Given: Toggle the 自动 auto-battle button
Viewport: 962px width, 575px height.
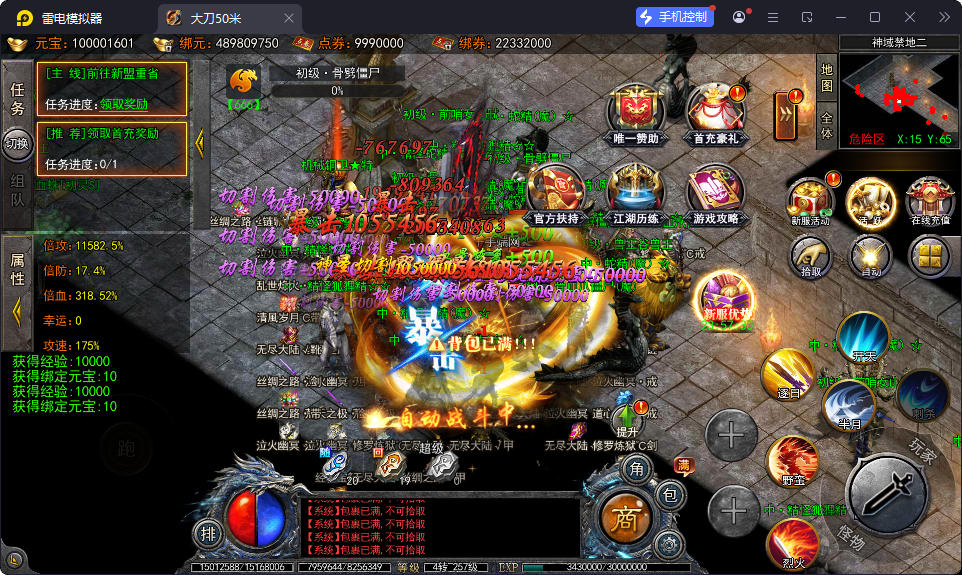Looking at the screenshot, I should coord(870,255).
